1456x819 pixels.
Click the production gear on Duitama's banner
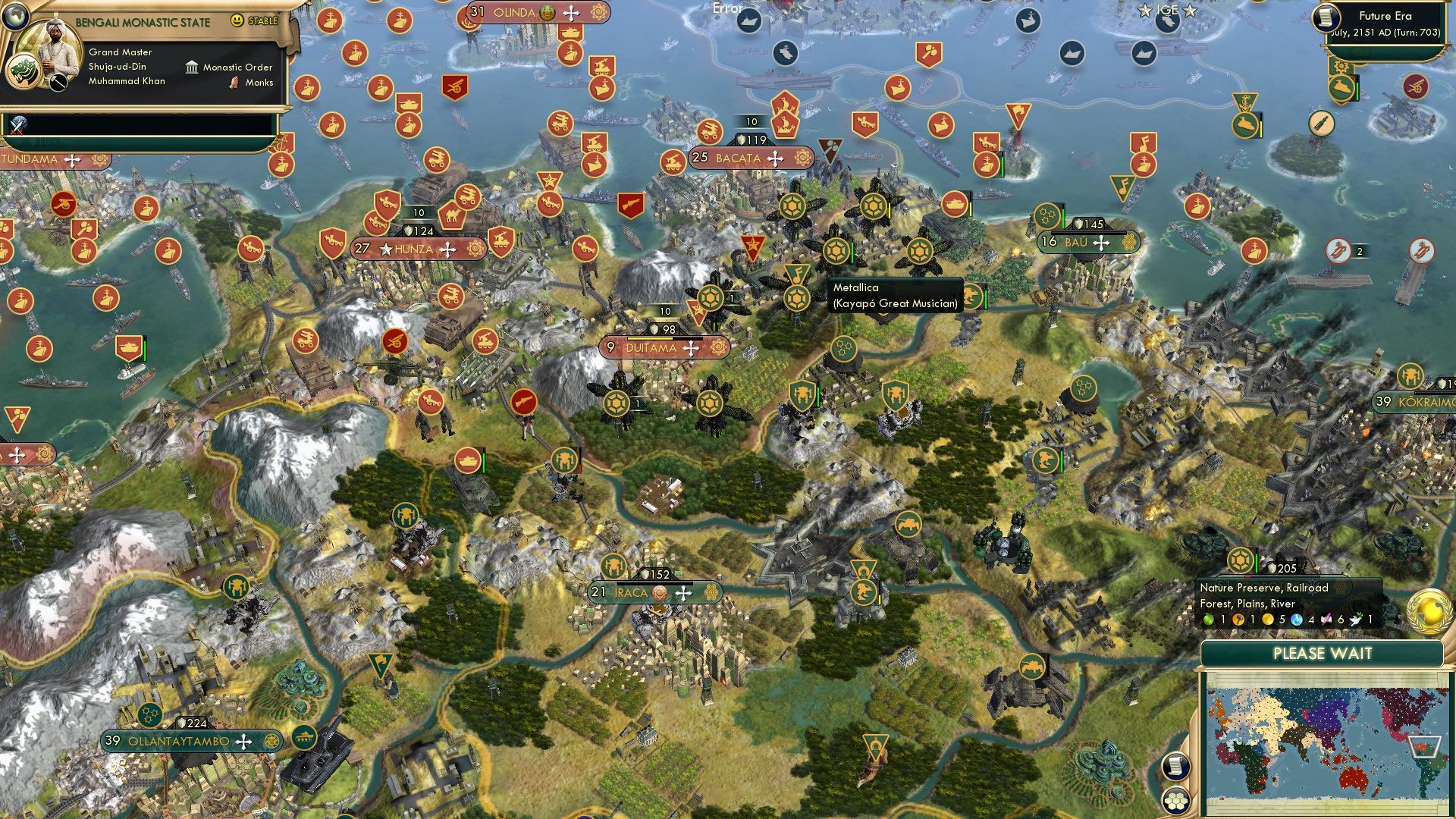point(718,348)
